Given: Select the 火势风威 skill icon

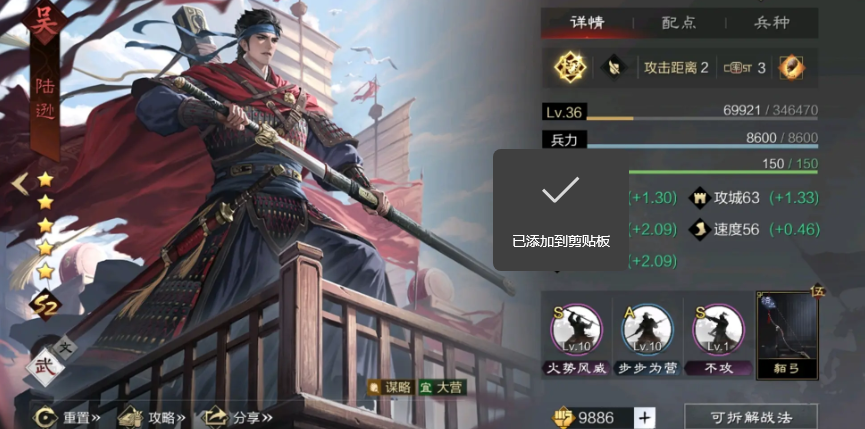Looking at the screenshot, I should [x=576, y=331].
